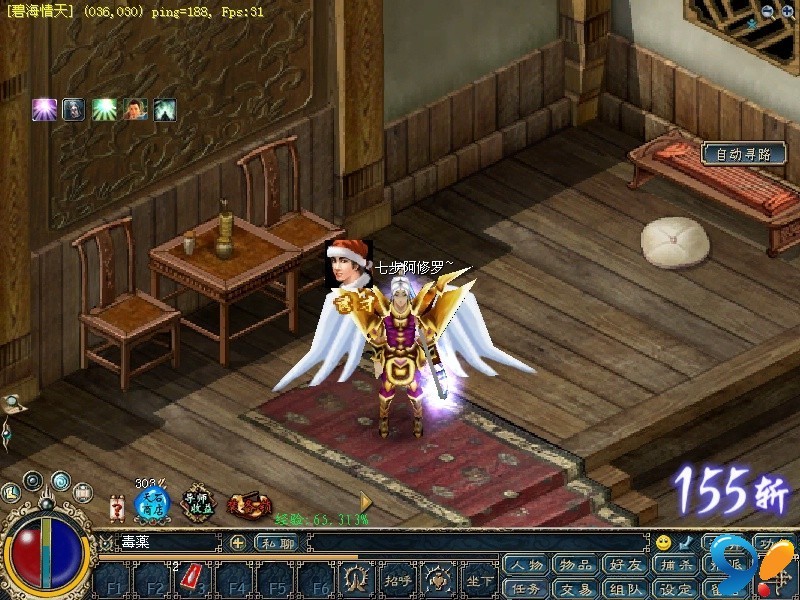Click the 捕杀 button
Viewport: 800px width, 600px height.
(x=677, y=566)
